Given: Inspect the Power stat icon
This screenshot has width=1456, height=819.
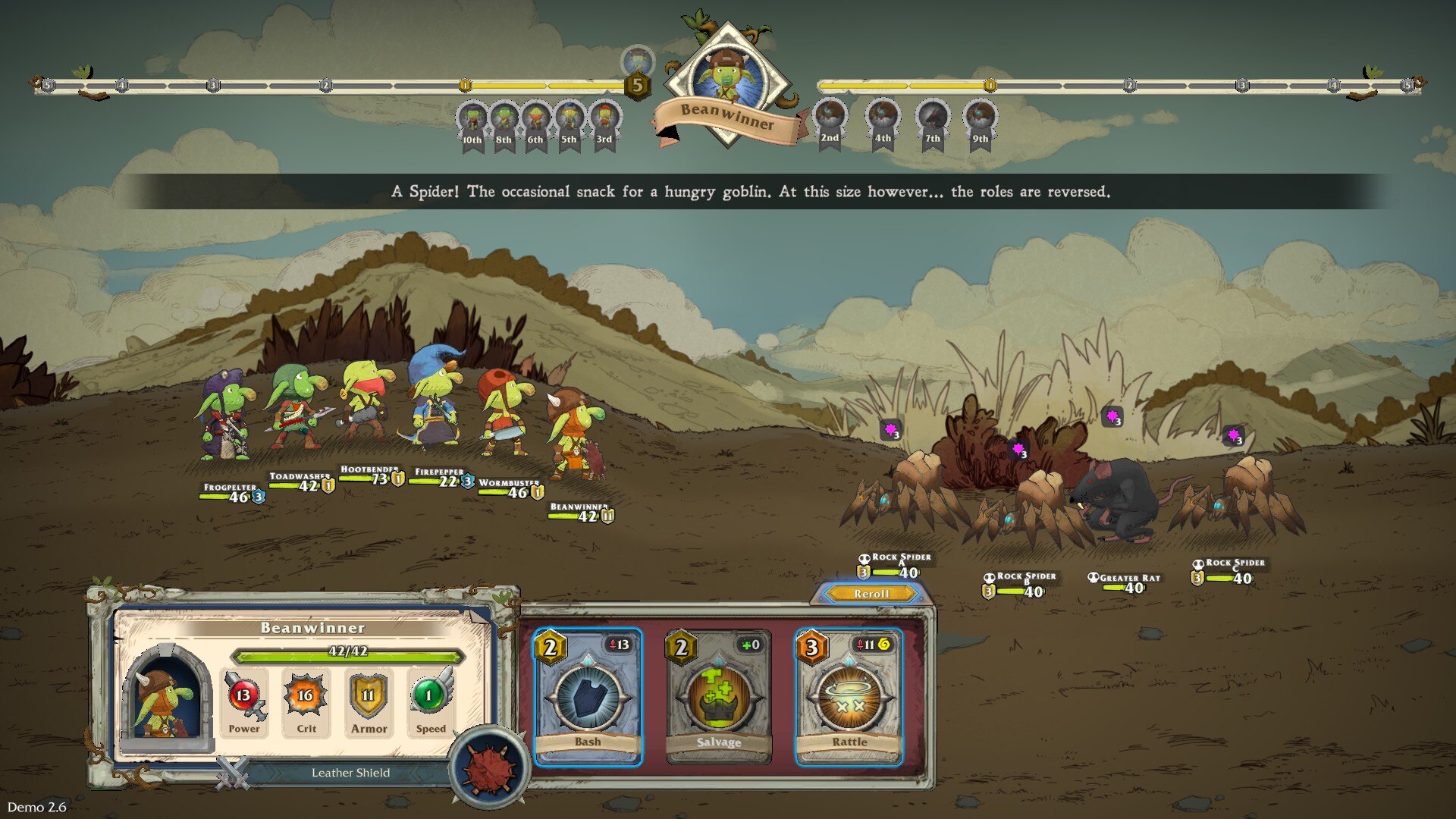Looking at the screenshot, I should pyautogui.click(x=243, y=696).
